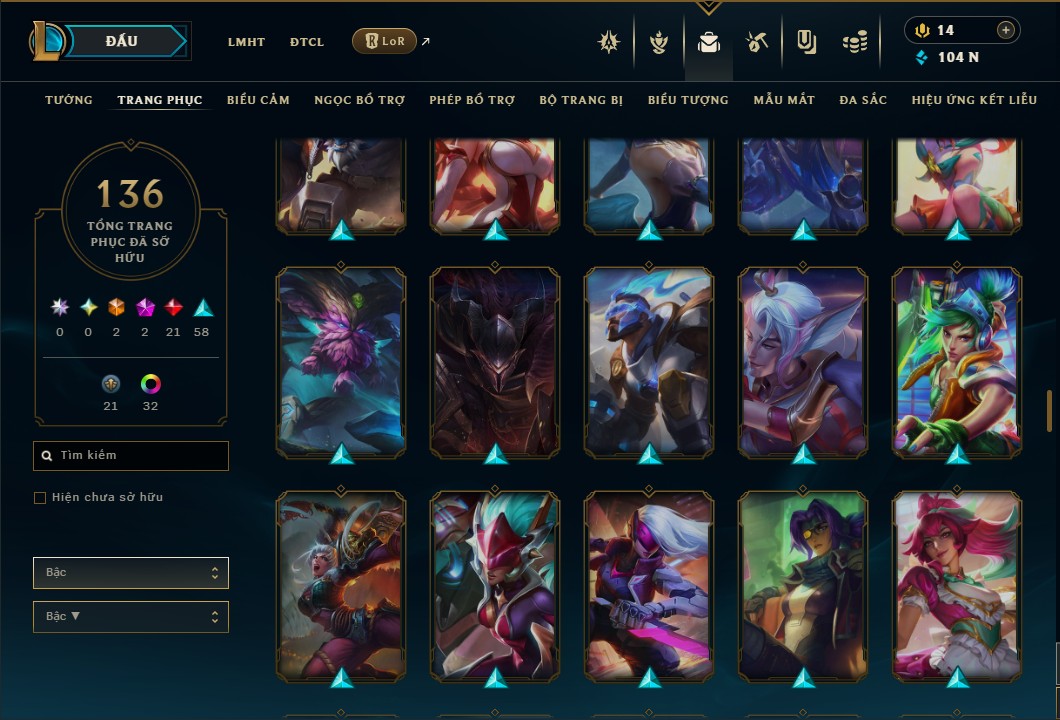Show the BIỂU TƯỢNG tab

tap(688, 100)
